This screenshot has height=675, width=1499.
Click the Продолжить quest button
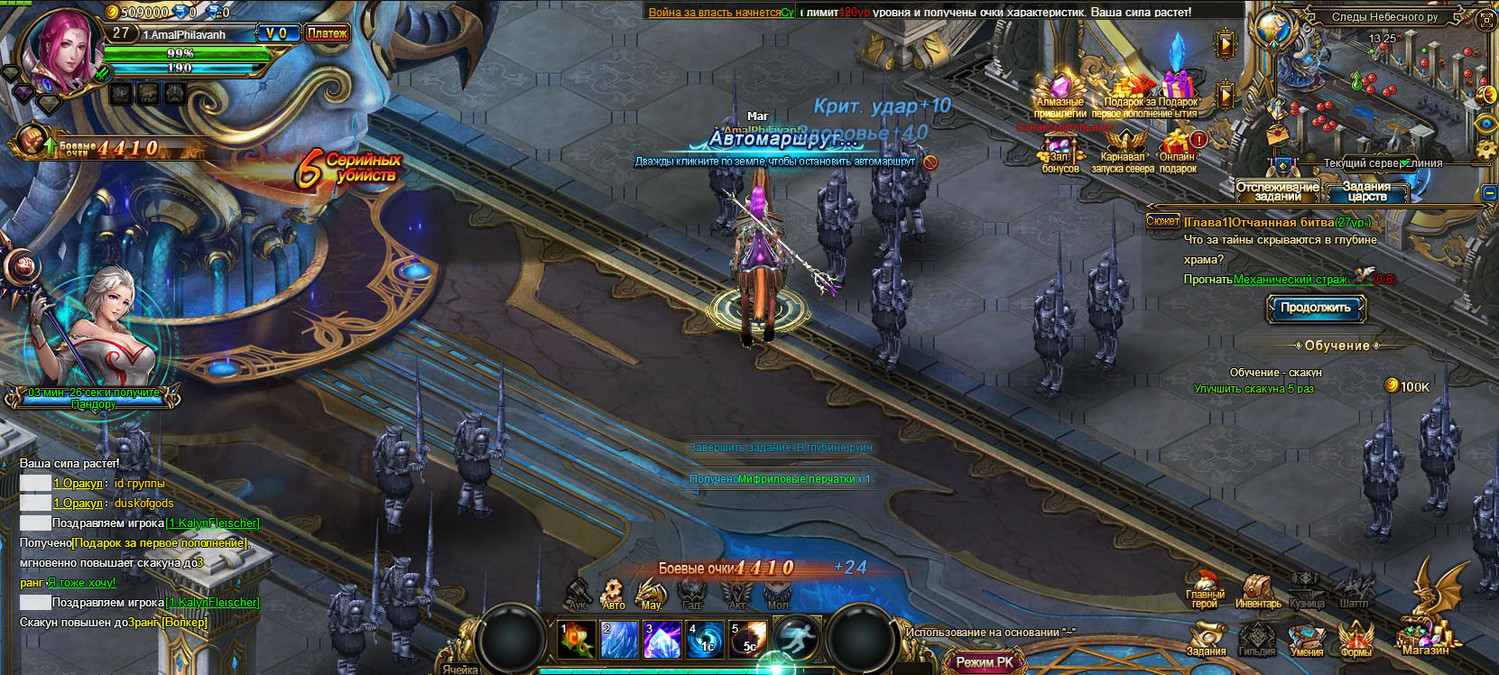pos(1316,308)
